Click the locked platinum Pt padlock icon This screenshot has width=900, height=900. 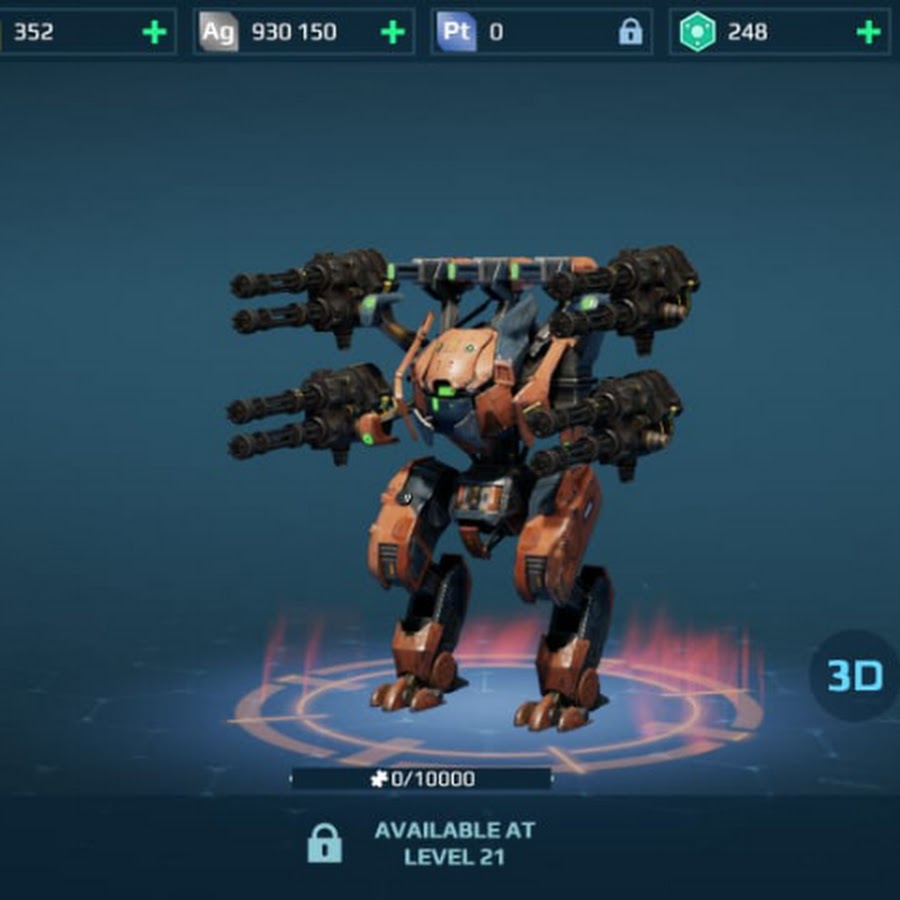[630, 32]
